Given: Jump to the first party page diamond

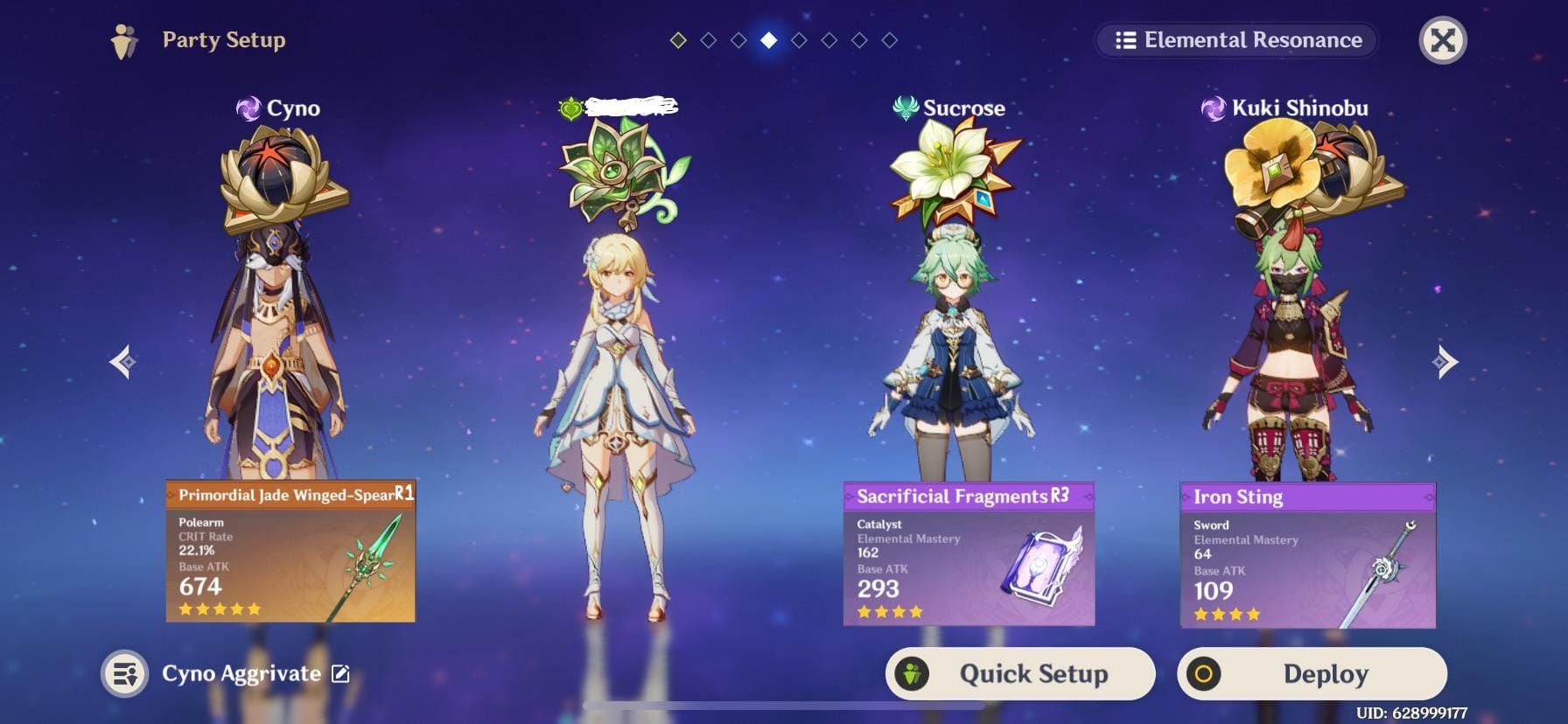Looking at the screenshot, I should [678, 40].
